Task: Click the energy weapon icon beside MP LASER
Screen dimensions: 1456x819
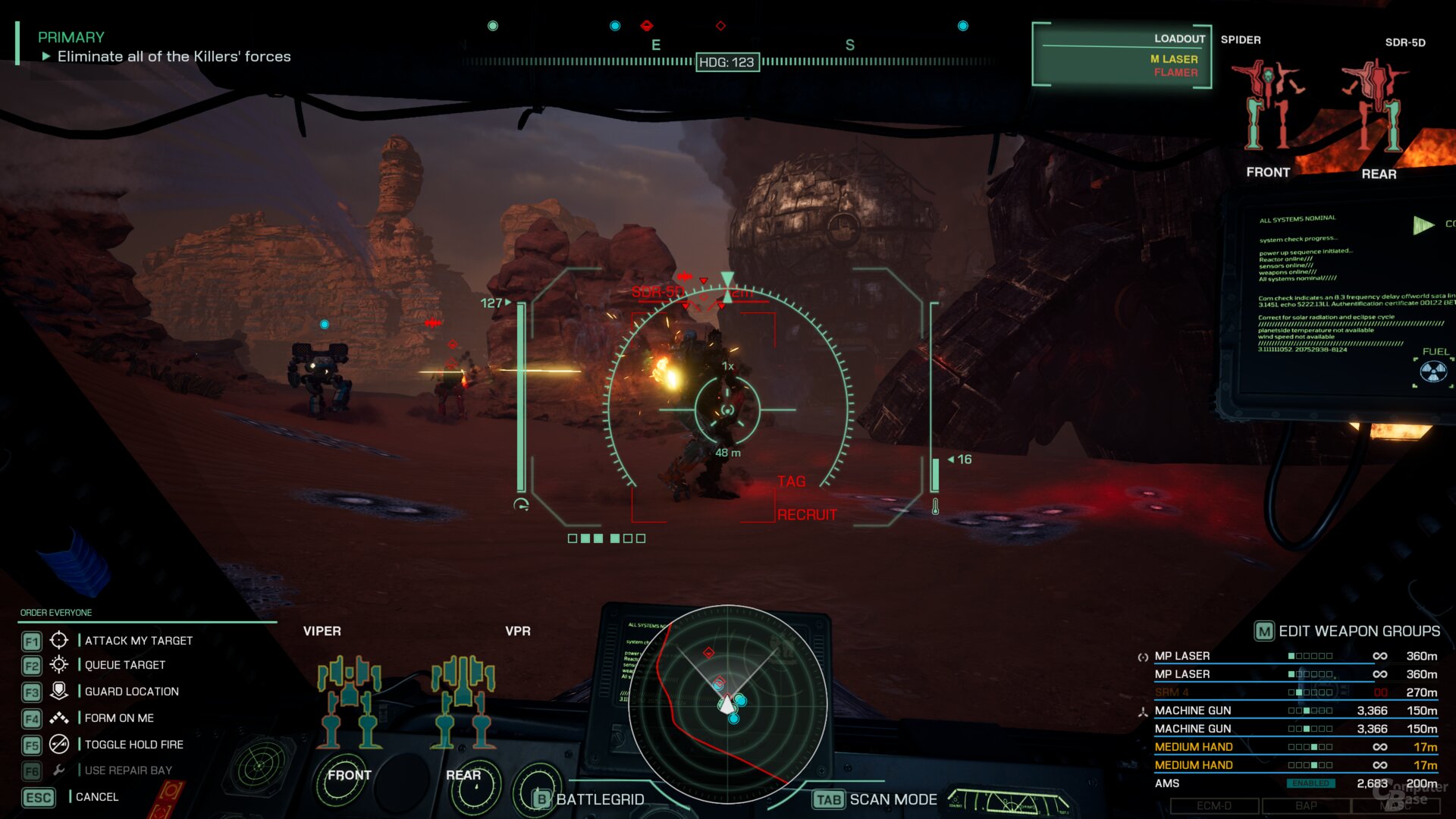Action: (x=1141, y=656)
